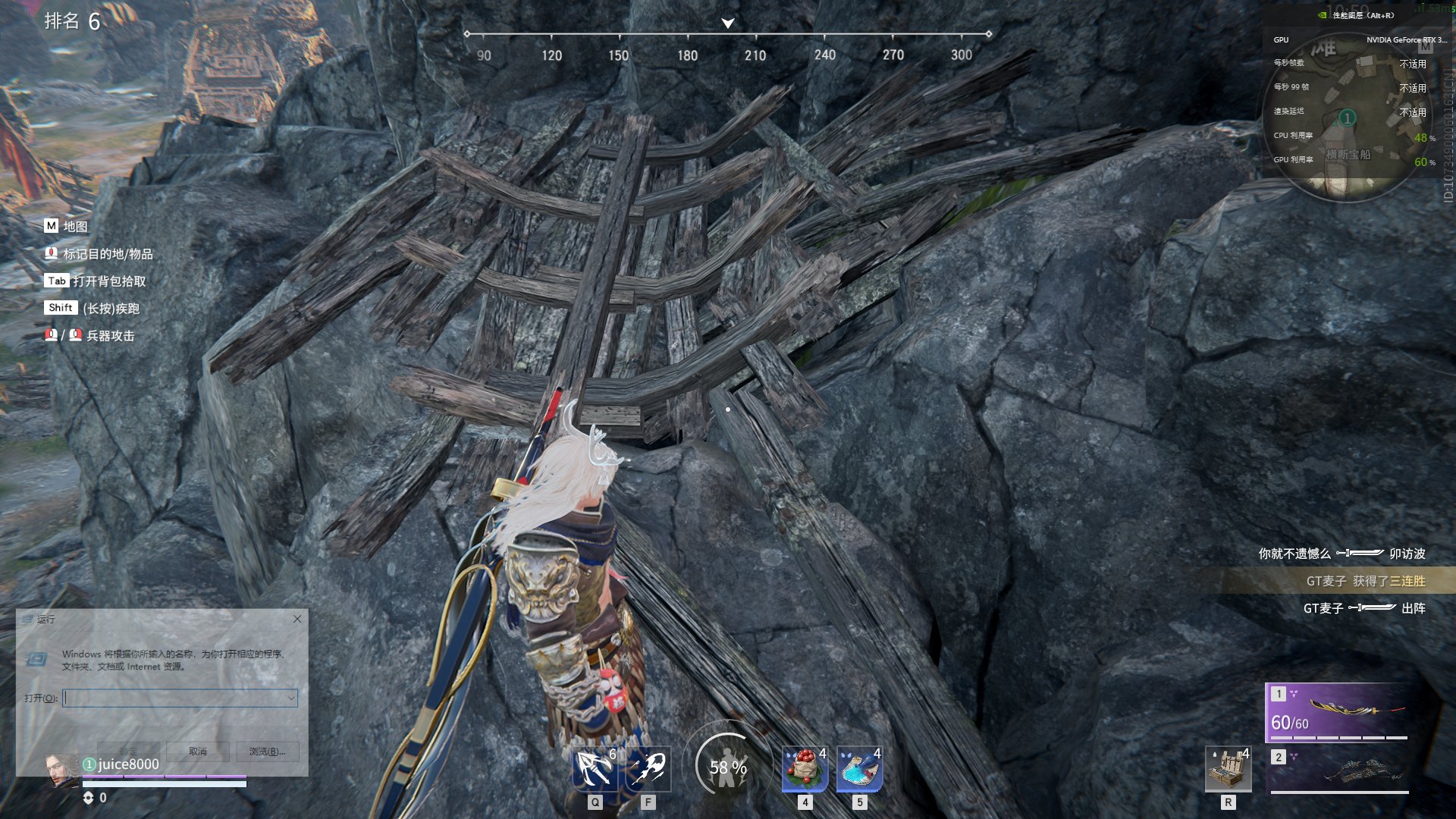The height and width of the screenshot is (819, 1456).
Task: Equip the purple weapon in slot 1
Action: [1338, 713]
